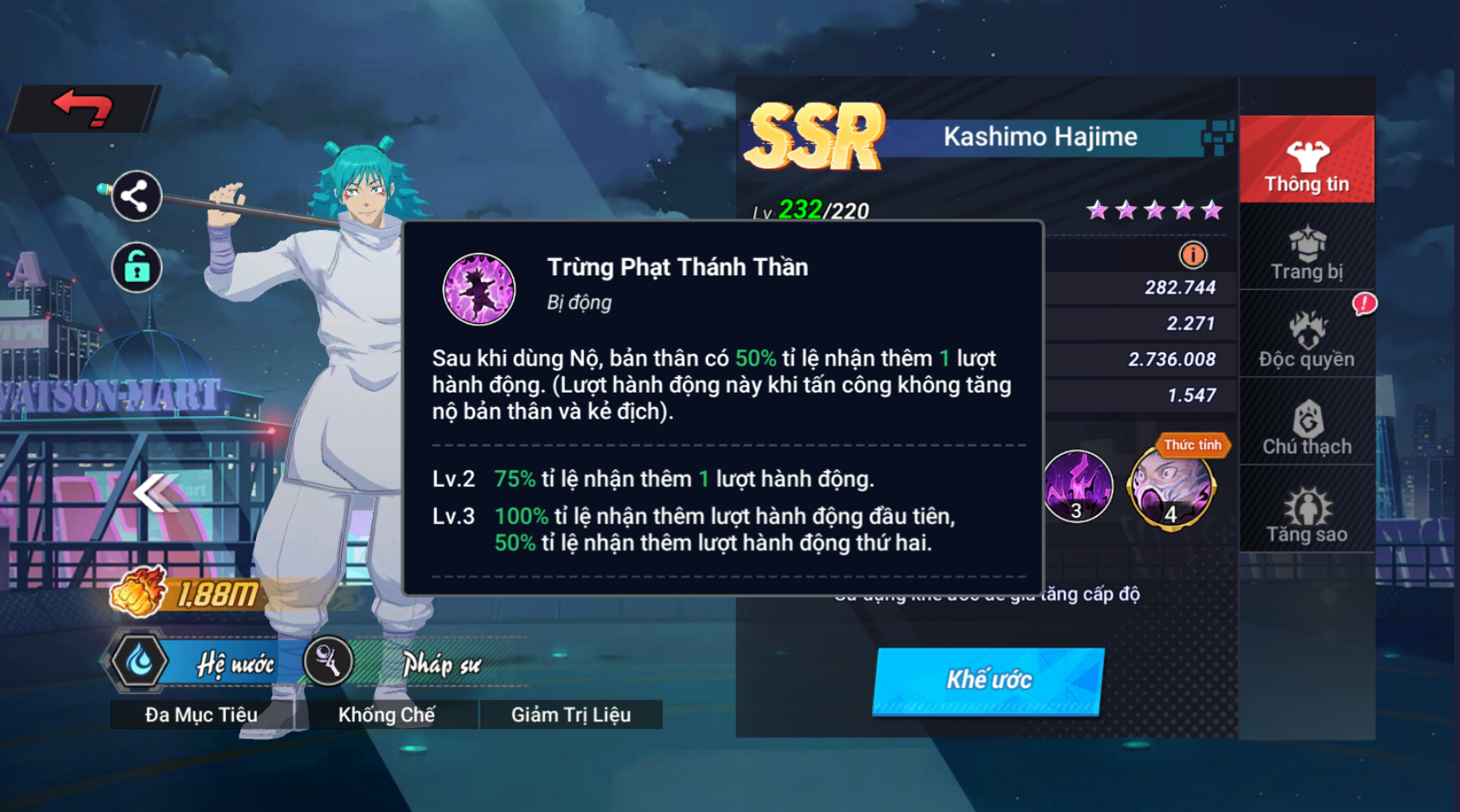Toggle the green padlock lock icon
1460x812 pixels.
click(x=136, y=267)
